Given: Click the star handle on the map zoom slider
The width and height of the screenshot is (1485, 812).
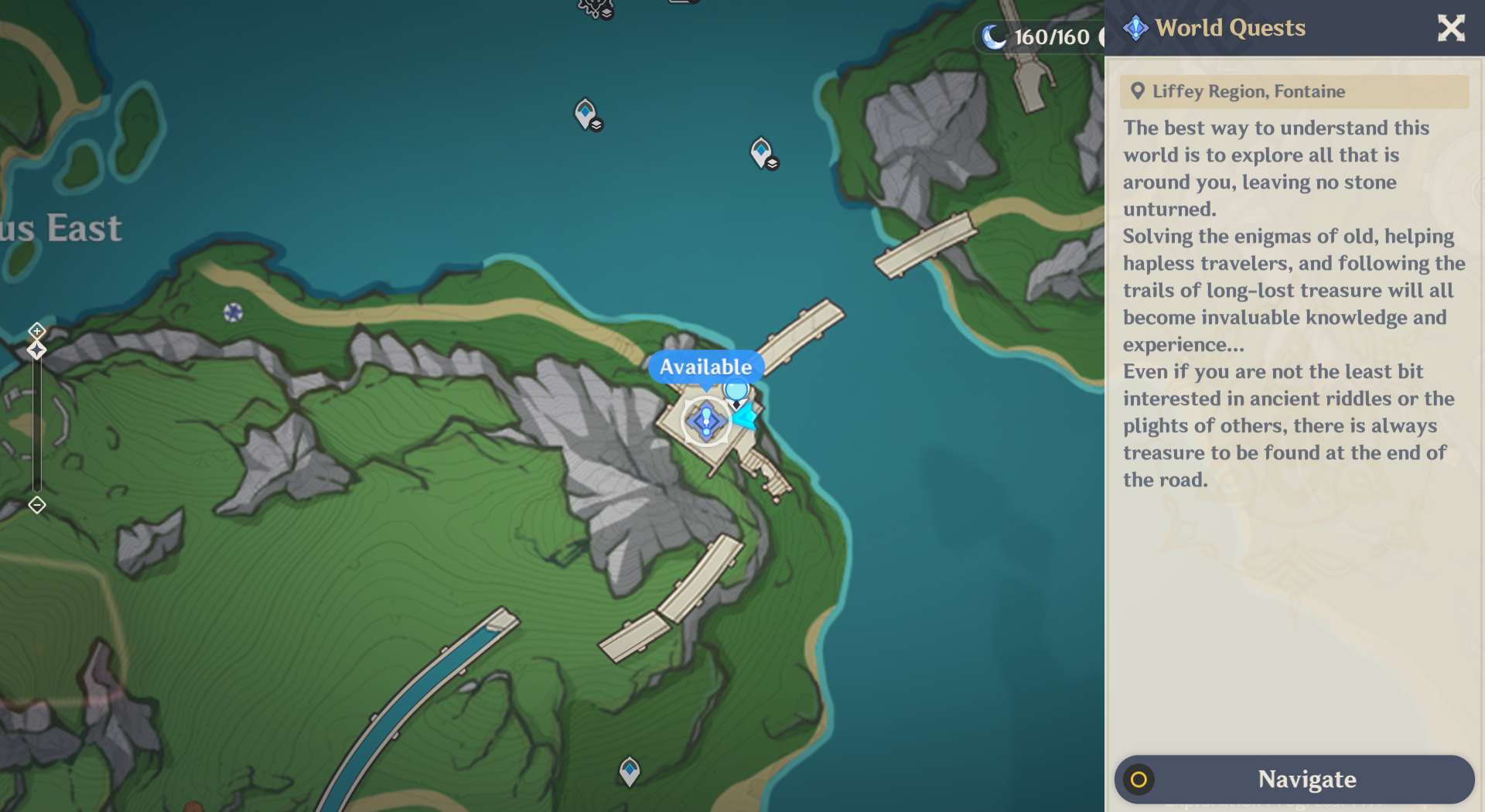Looking at the screenshot, I should 36,350.
